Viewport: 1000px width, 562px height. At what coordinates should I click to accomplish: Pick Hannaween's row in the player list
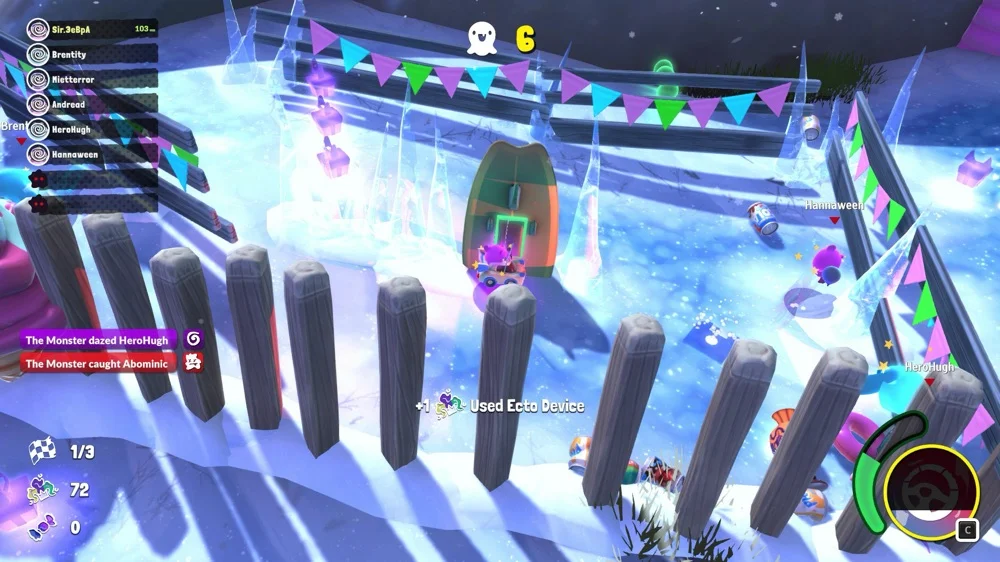[92, 154]
